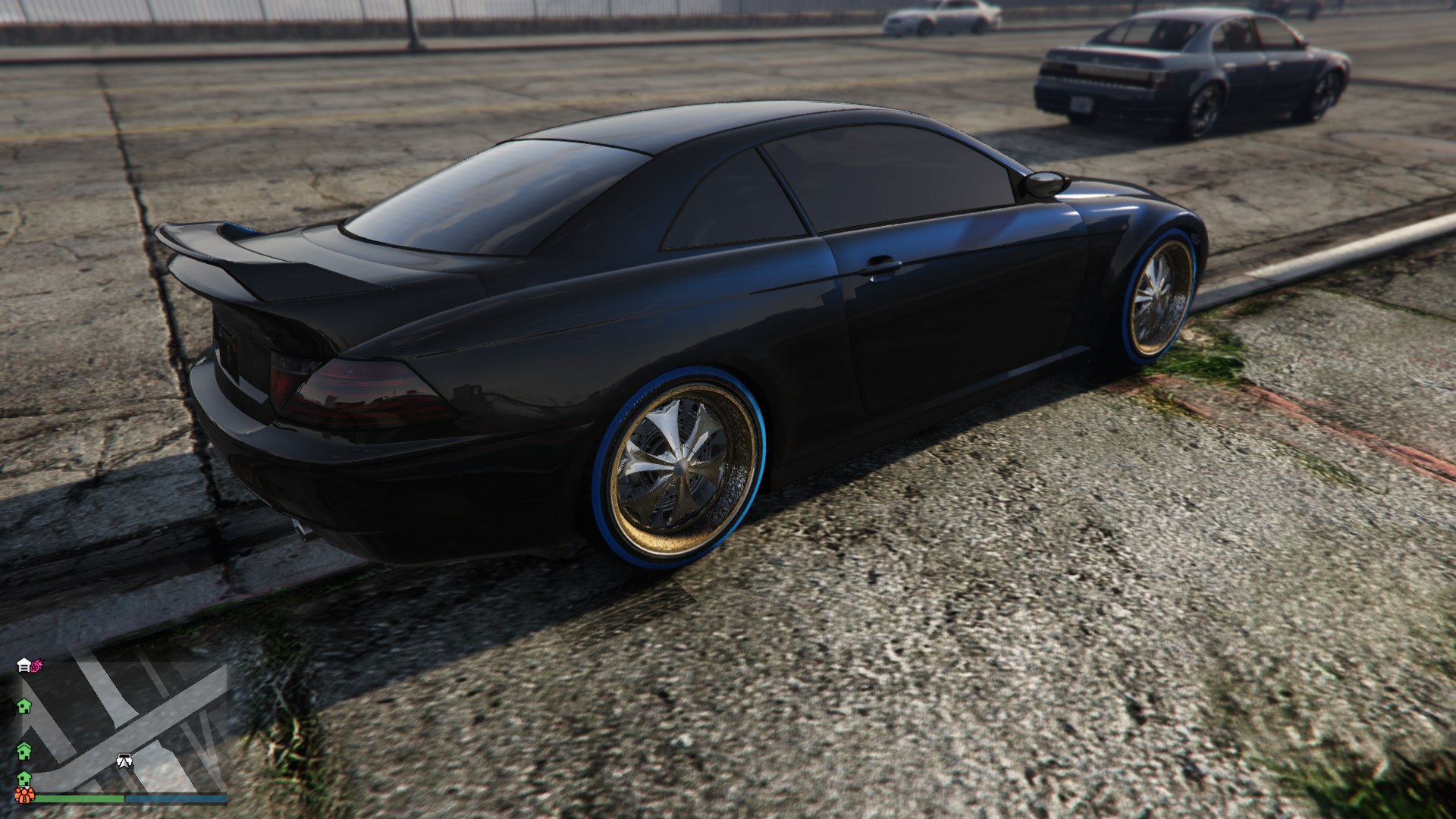Screen dimensions: 1456x819
Task: Select the white garage map blip
Action: 24,666
